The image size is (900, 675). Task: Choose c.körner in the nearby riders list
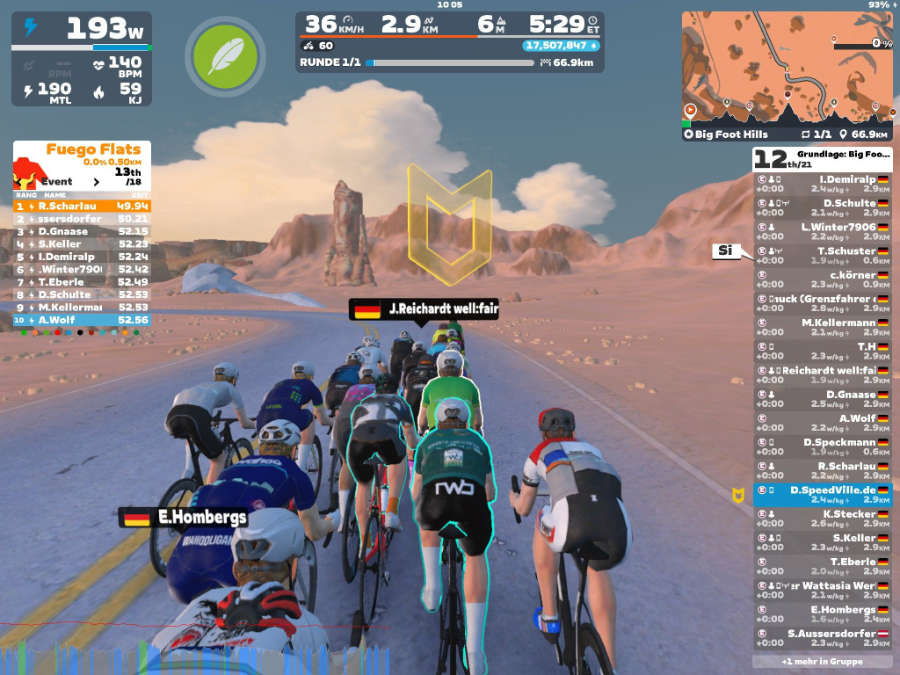coord(822,279)
